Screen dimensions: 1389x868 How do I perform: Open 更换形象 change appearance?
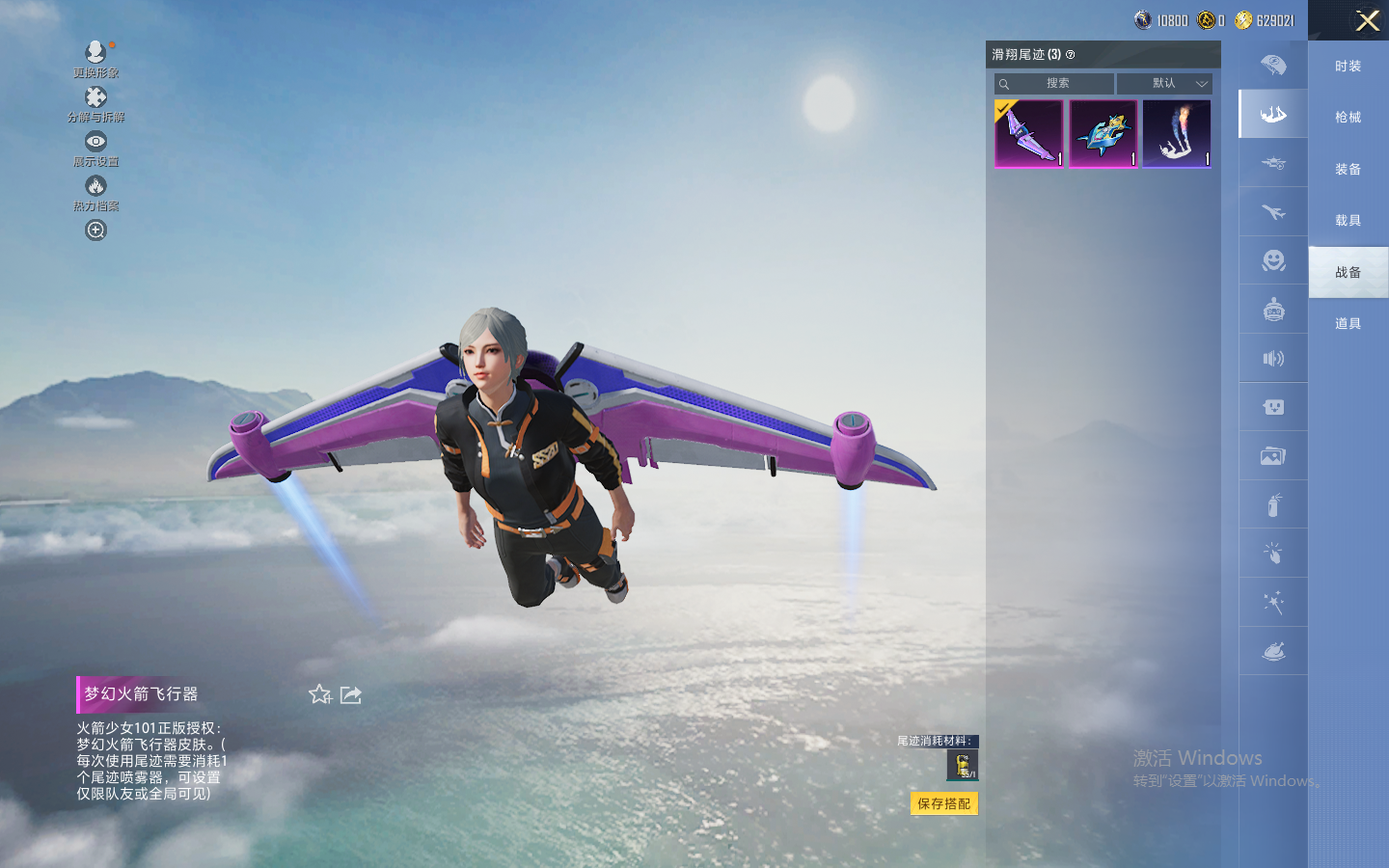(95, 59)
